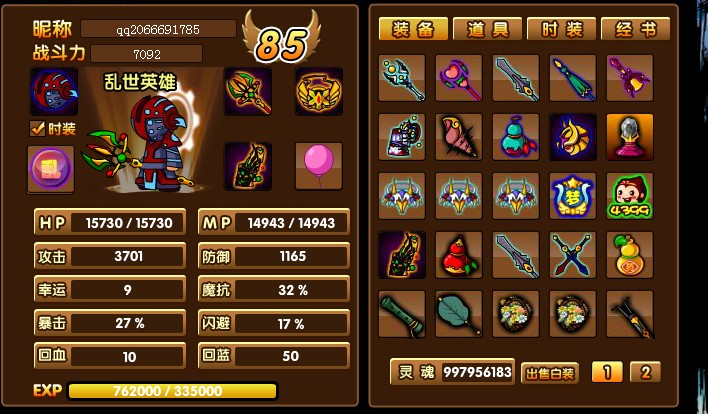Click the 出售白装 sell button
The image size is (708, 414).
551,373
